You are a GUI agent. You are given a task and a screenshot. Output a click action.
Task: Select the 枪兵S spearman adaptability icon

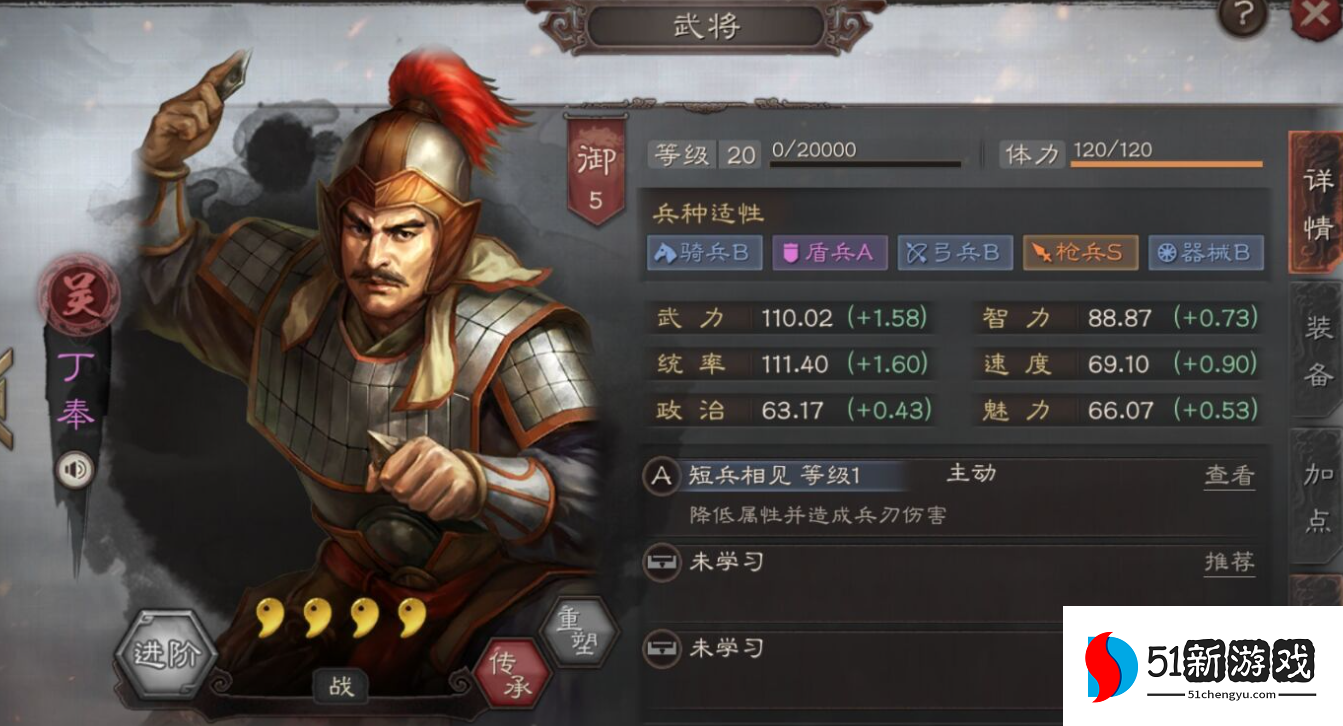(x=1080, y=253)
